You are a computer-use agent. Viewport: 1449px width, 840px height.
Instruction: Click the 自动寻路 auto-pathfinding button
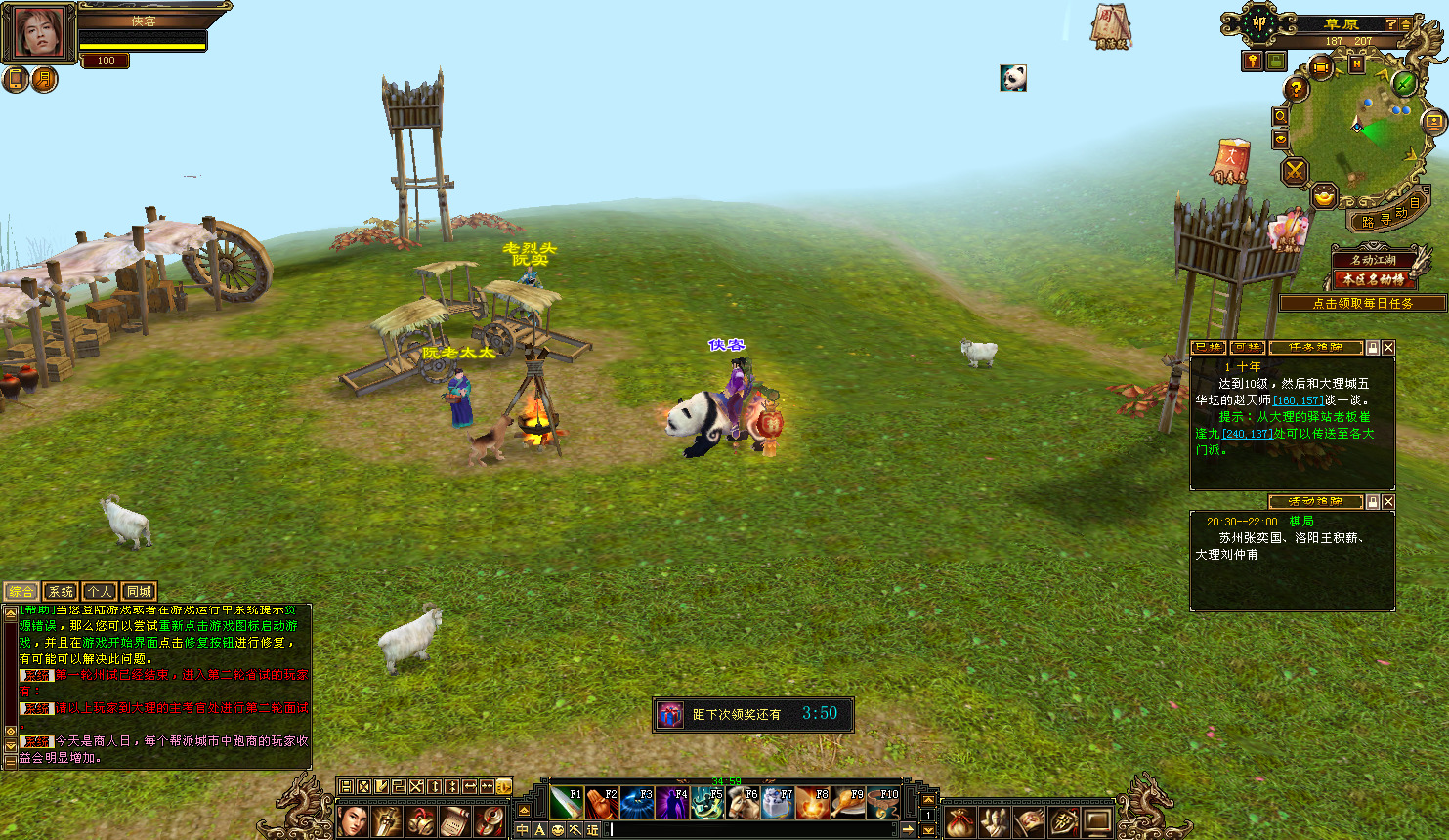pyautogui.click(x=1387, y=216)
